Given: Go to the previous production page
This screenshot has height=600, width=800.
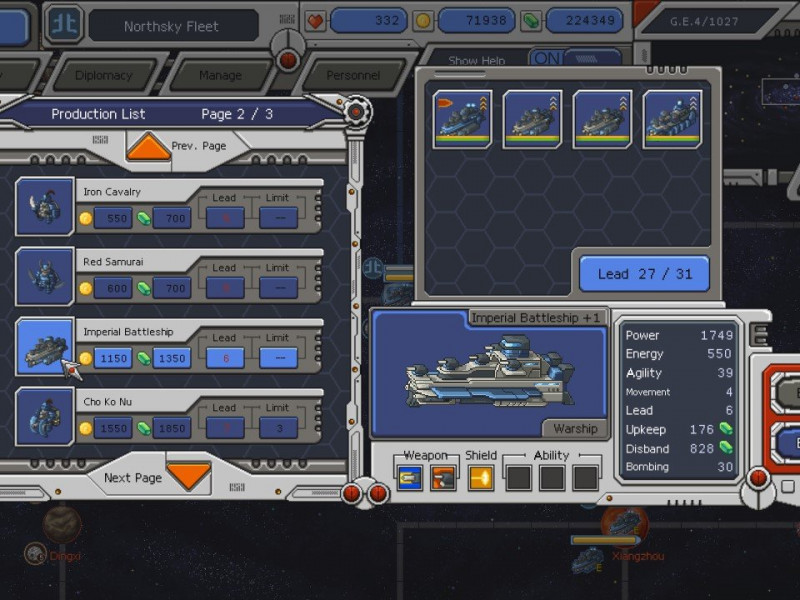Looking at the screenshot, I should 149,147.
